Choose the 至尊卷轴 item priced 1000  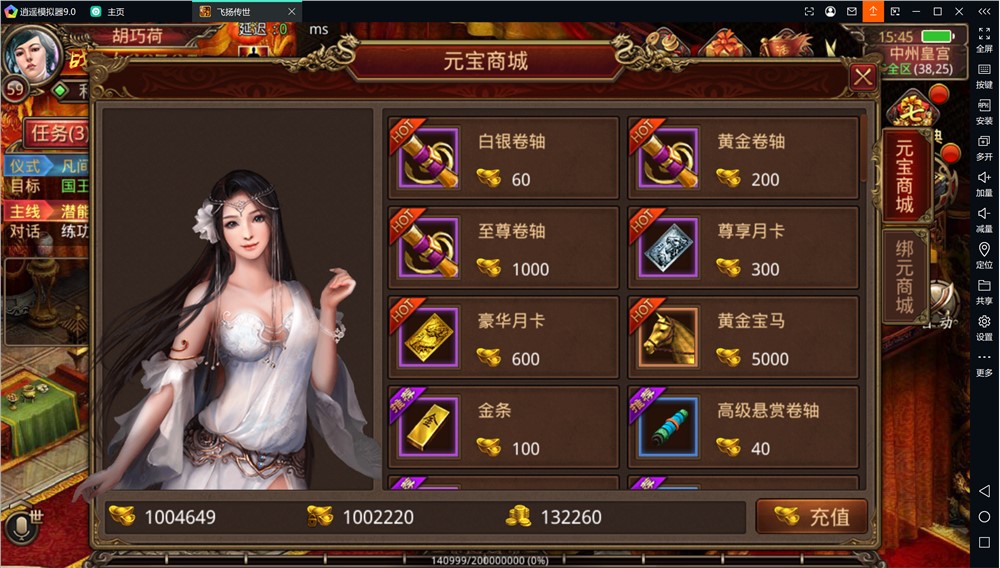[503, 248]
